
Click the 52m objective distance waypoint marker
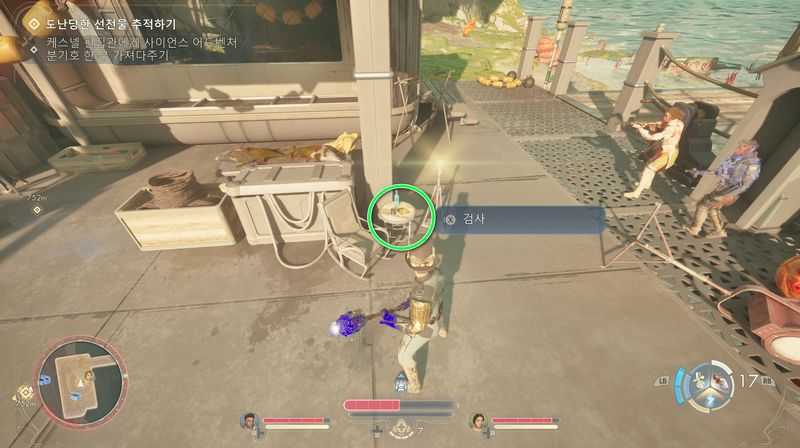(37, 209)
